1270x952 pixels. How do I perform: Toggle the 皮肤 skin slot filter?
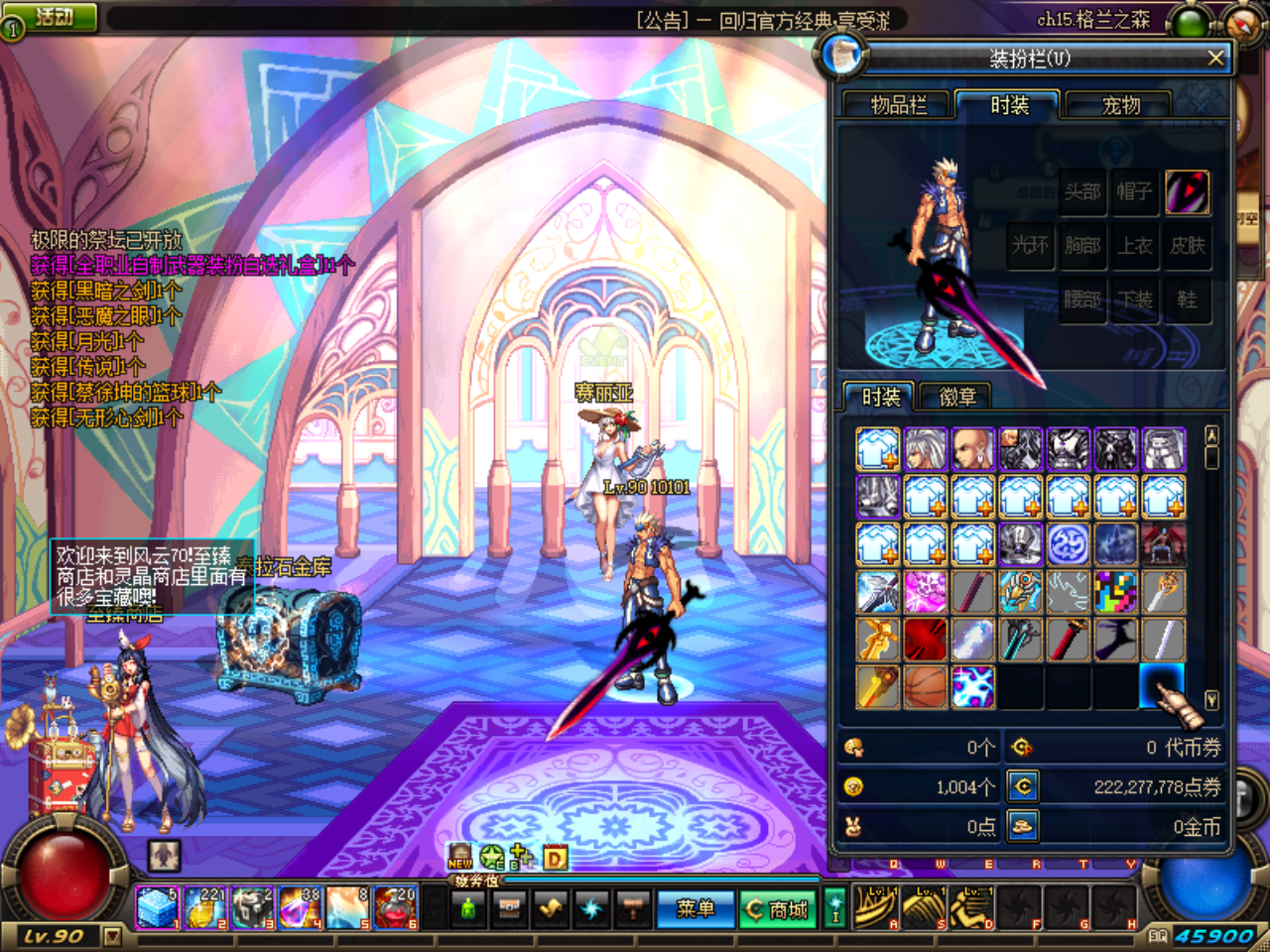coord(1189,246)
